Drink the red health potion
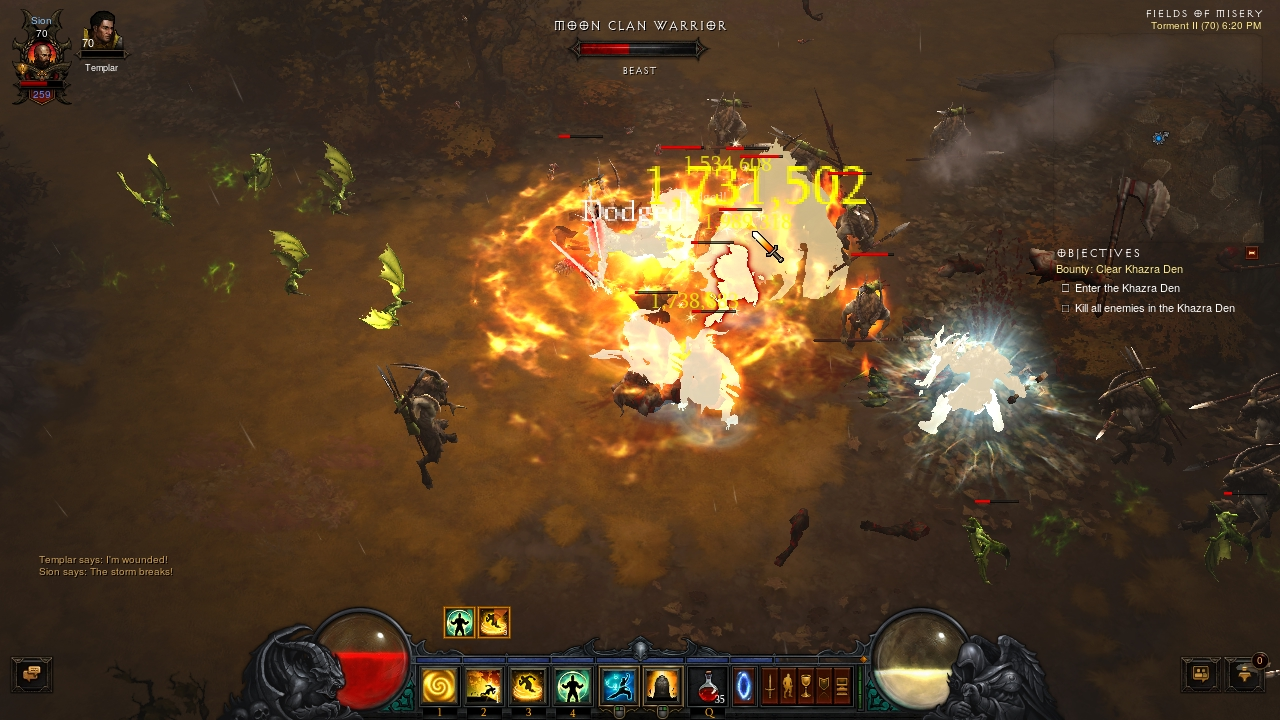Screen dimensions: 1280x720 point(707,687)
